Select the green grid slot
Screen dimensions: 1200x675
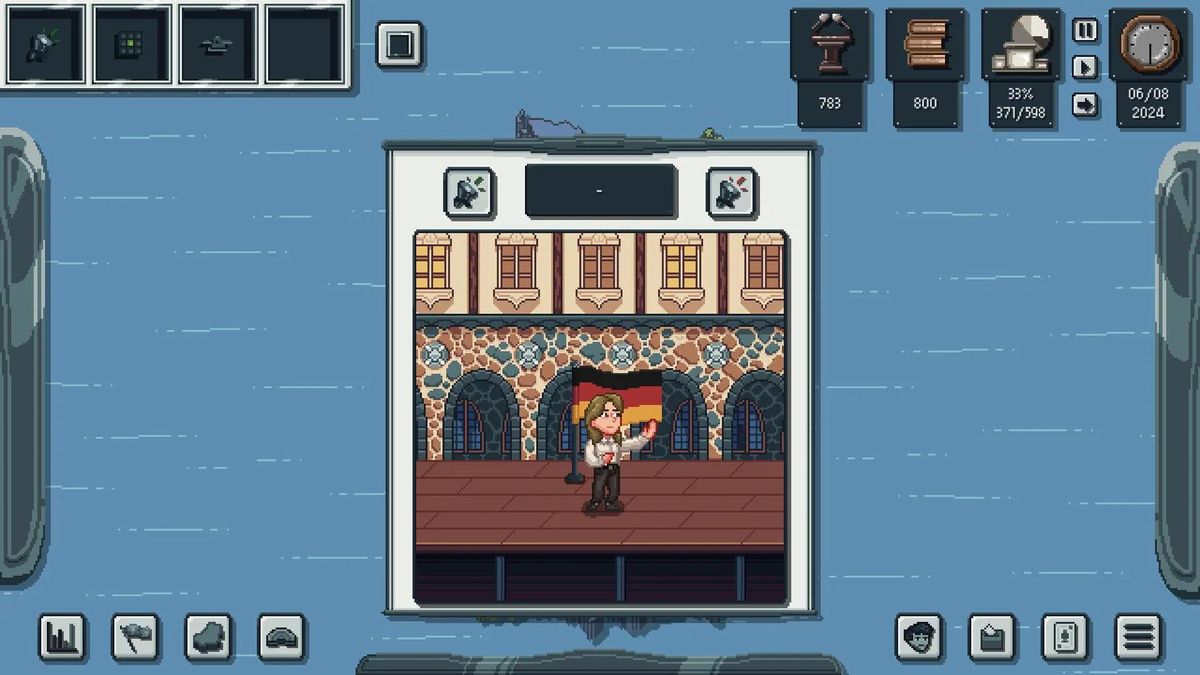tap(130, 45)
